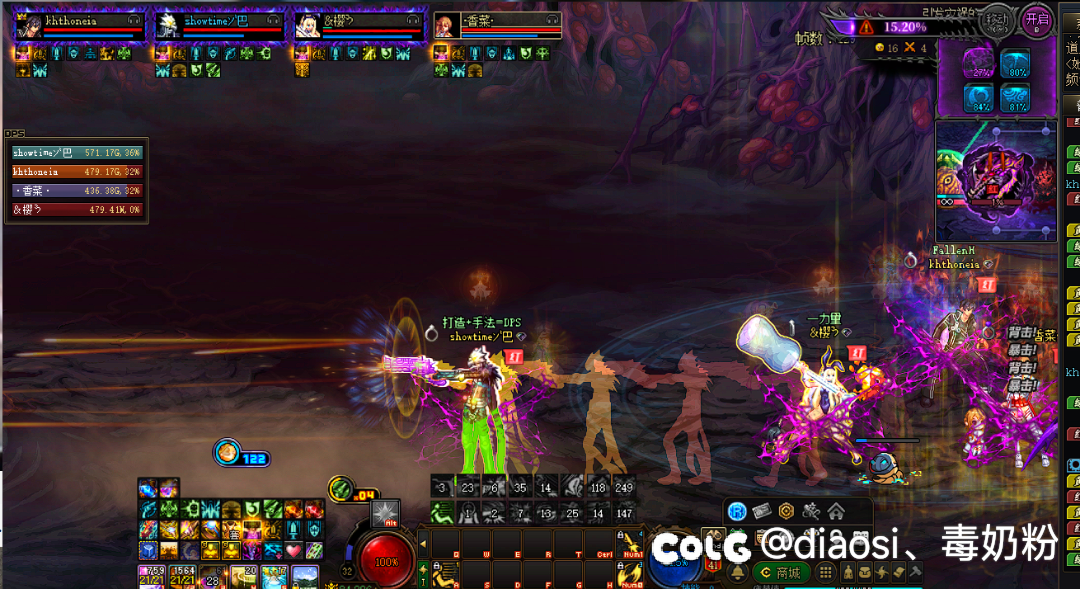Click the bell notification icon
The width and height of the screenshot is (1080, 589).
[738, 573]
